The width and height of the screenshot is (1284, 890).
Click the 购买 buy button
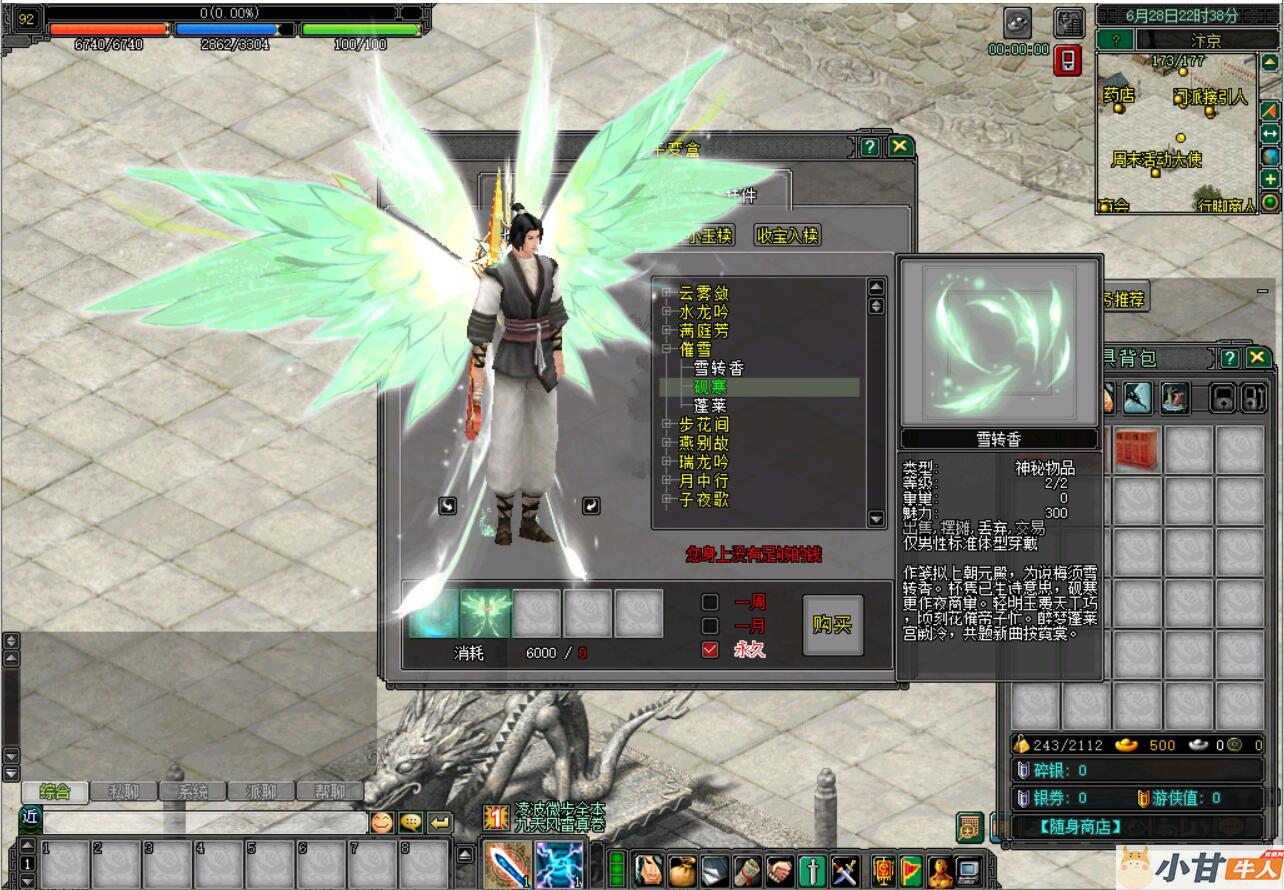pyautogui.click(x=832, y=625)
